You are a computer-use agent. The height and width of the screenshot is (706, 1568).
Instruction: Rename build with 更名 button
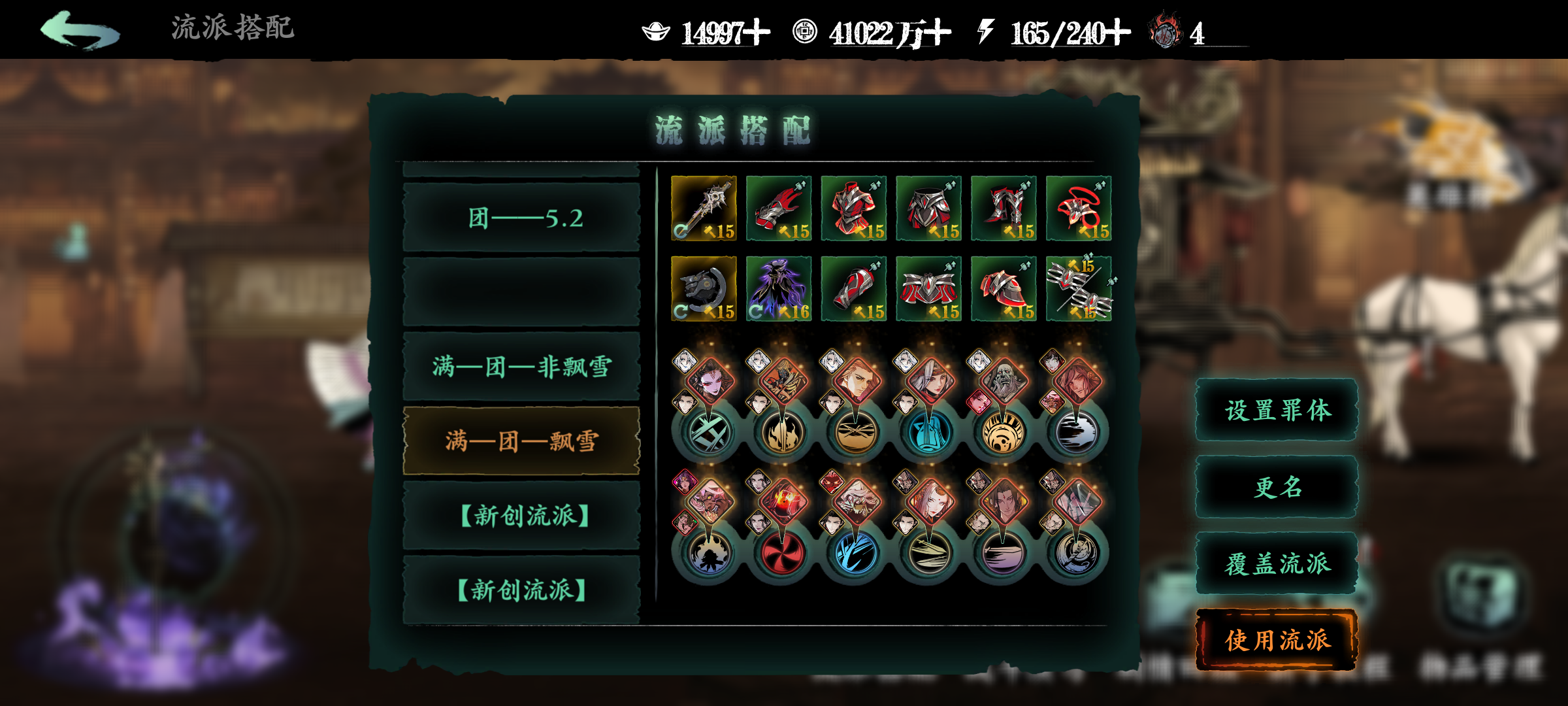pos(1277,487)
